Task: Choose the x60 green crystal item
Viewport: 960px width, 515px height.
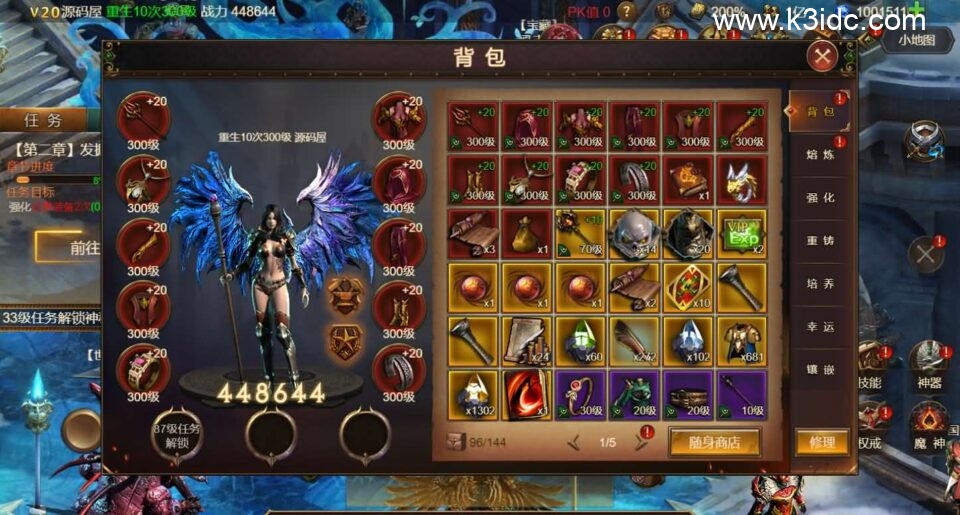Action: click(580, 341)
